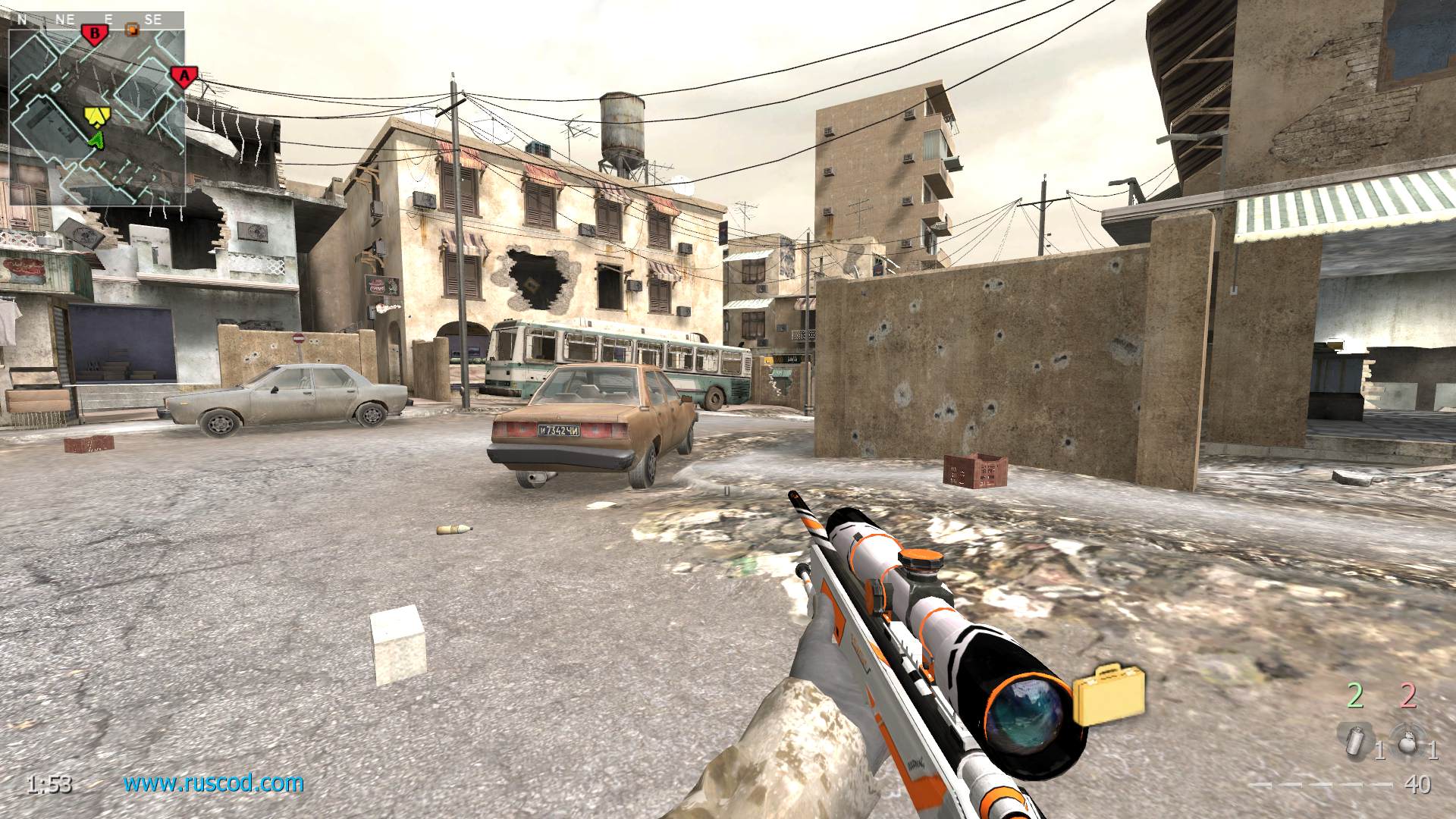Select the green player arrow on the minimap
The height and width of the screenshot is (819, 1456).
[96, 139]
